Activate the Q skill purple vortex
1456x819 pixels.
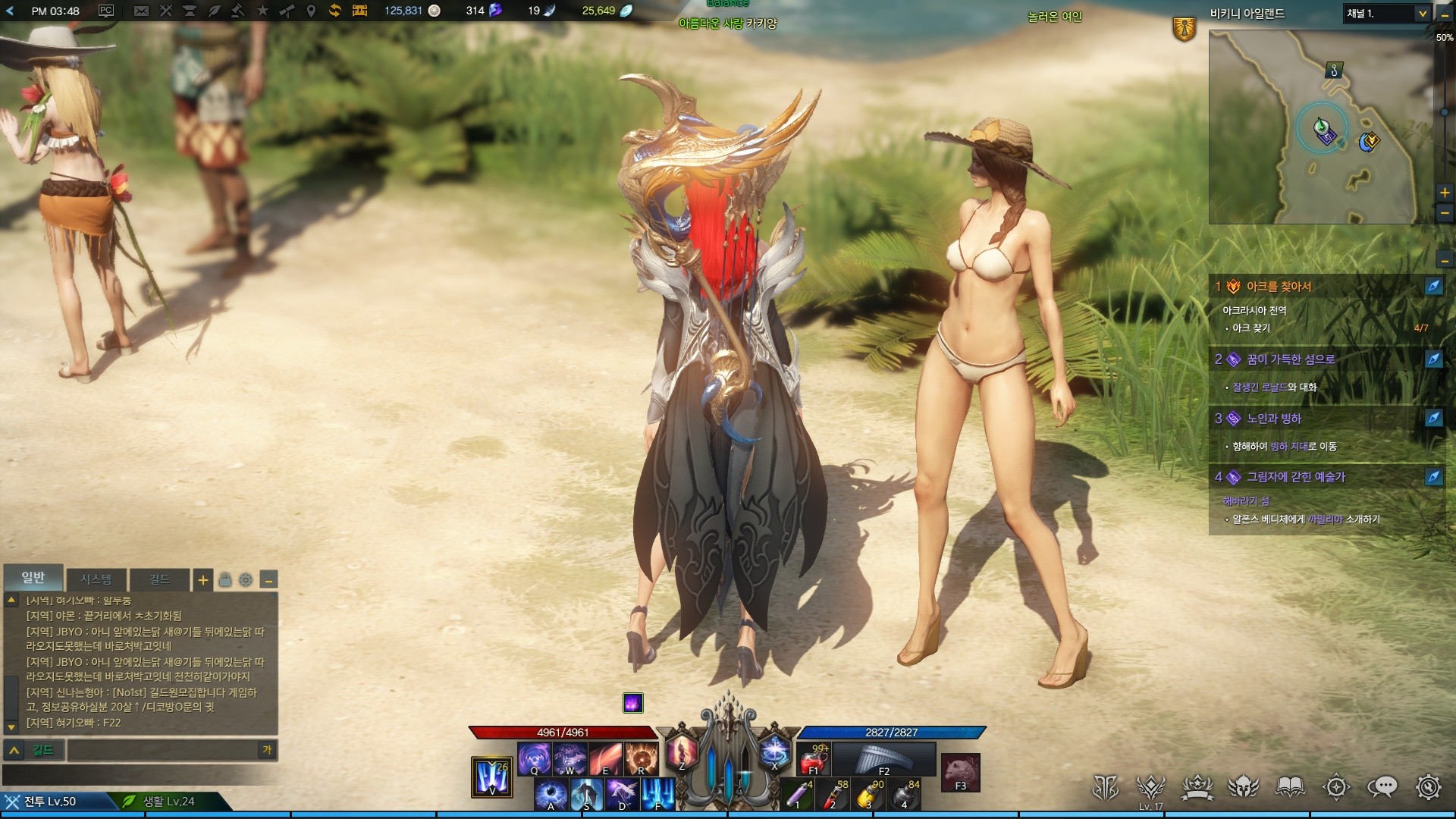tap(534, 758)
